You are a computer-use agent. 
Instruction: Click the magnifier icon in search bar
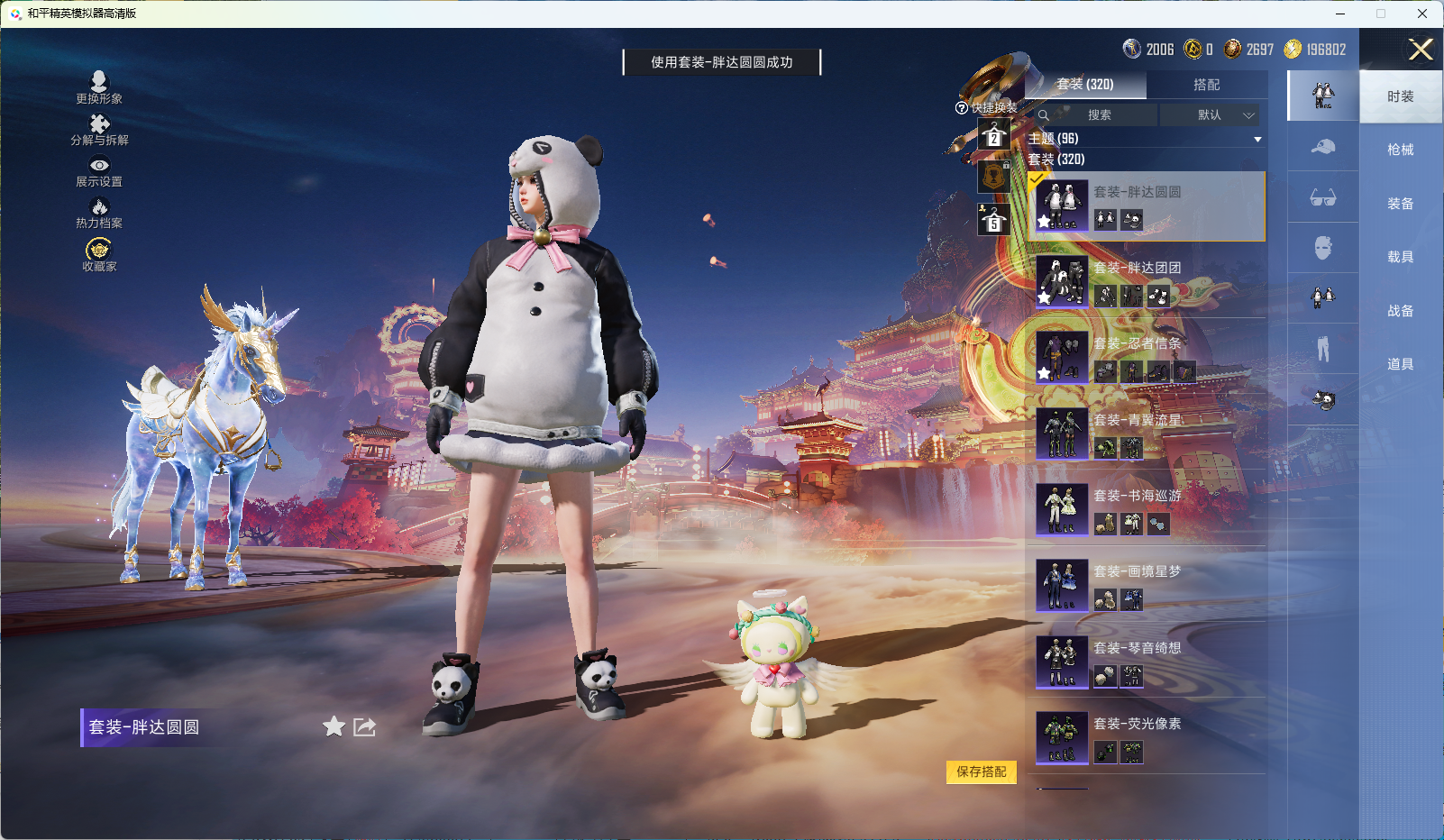pyautogui.click(x=1045, y=115)
